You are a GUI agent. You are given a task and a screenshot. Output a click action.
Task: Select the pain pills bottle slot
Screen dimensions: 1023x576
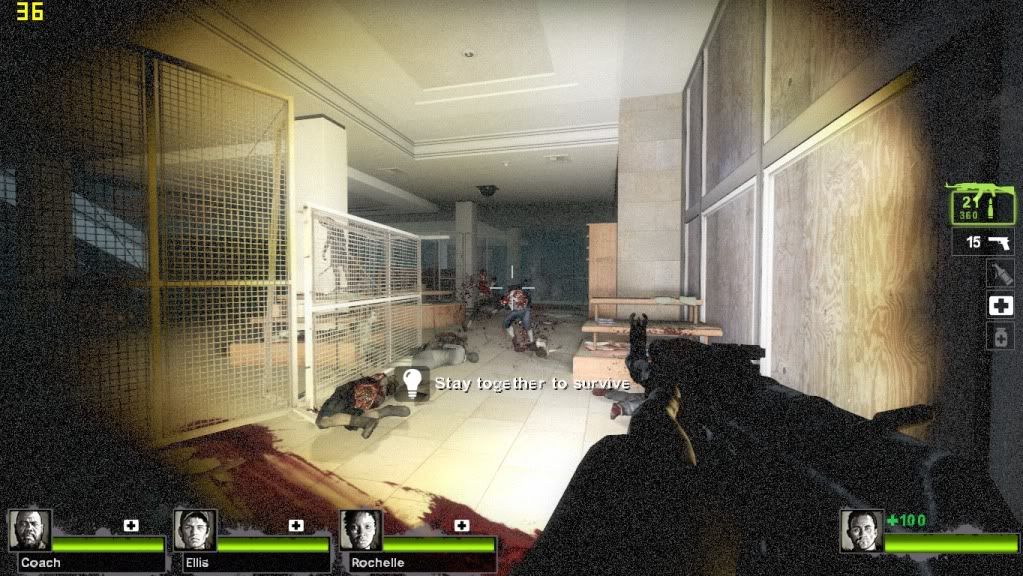1000,337
